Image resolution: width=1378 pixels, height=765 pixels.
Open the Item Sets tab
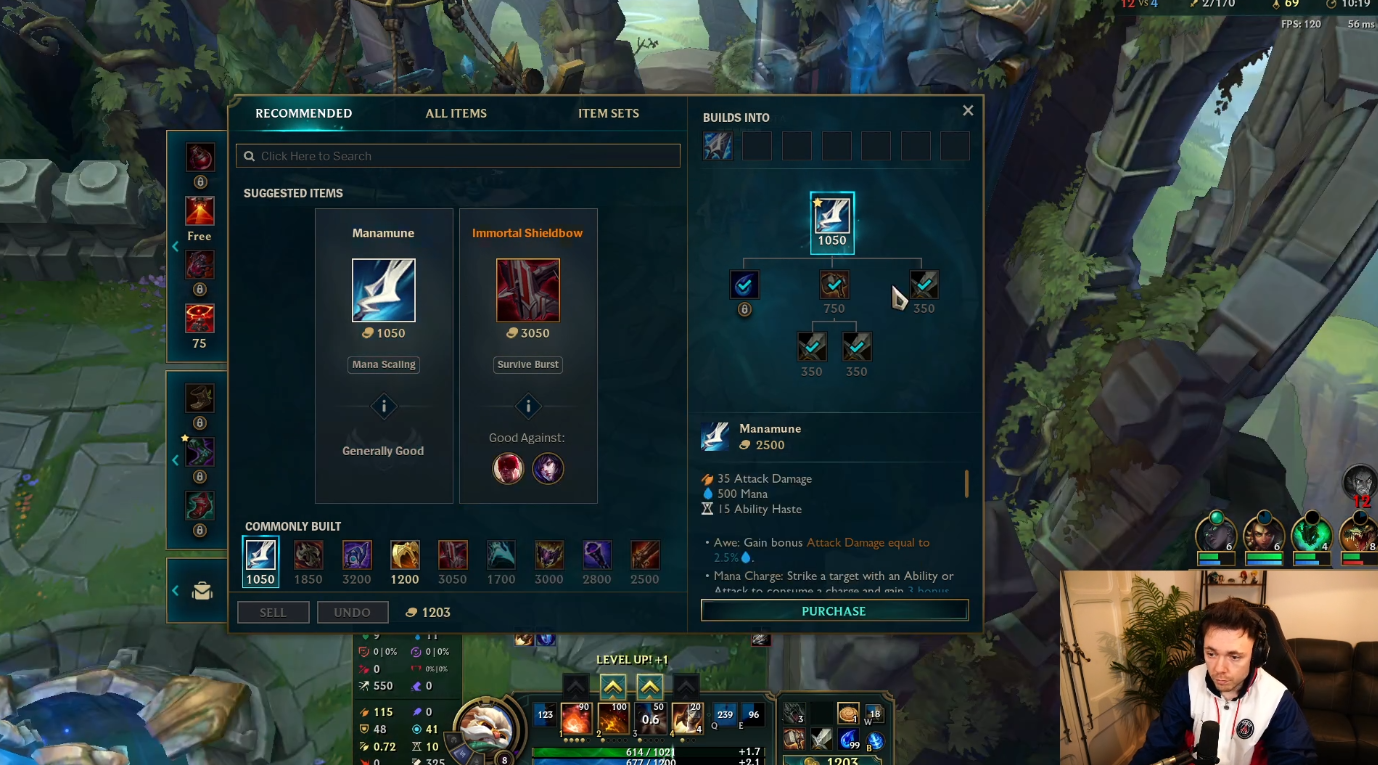click(608, 114)
